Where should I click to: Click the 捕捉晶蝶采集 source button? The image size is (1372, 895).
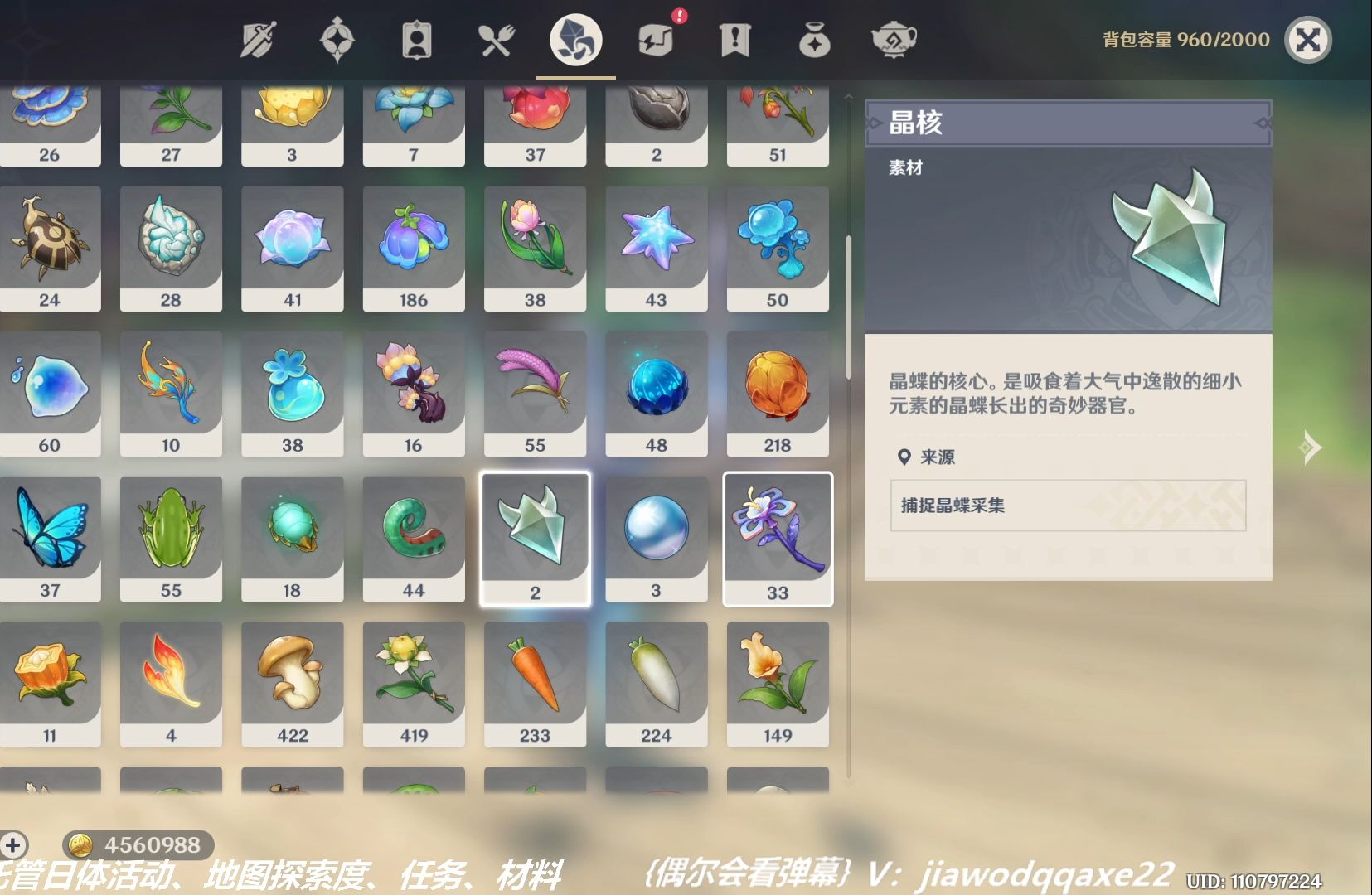tap(1066, 506)
